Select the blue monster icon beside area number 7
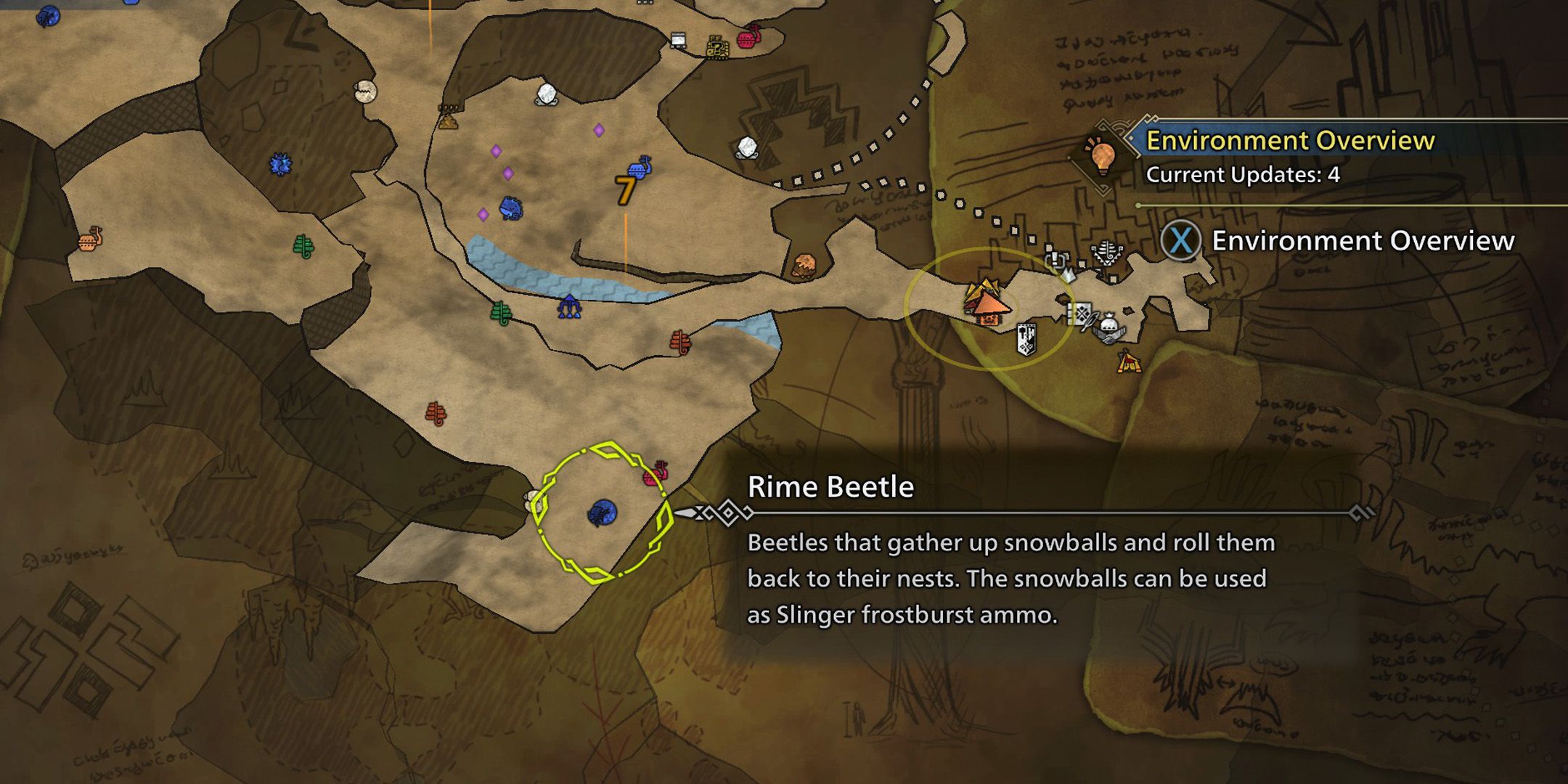Viewport: 1568px width, 784px height. point(639,169)
